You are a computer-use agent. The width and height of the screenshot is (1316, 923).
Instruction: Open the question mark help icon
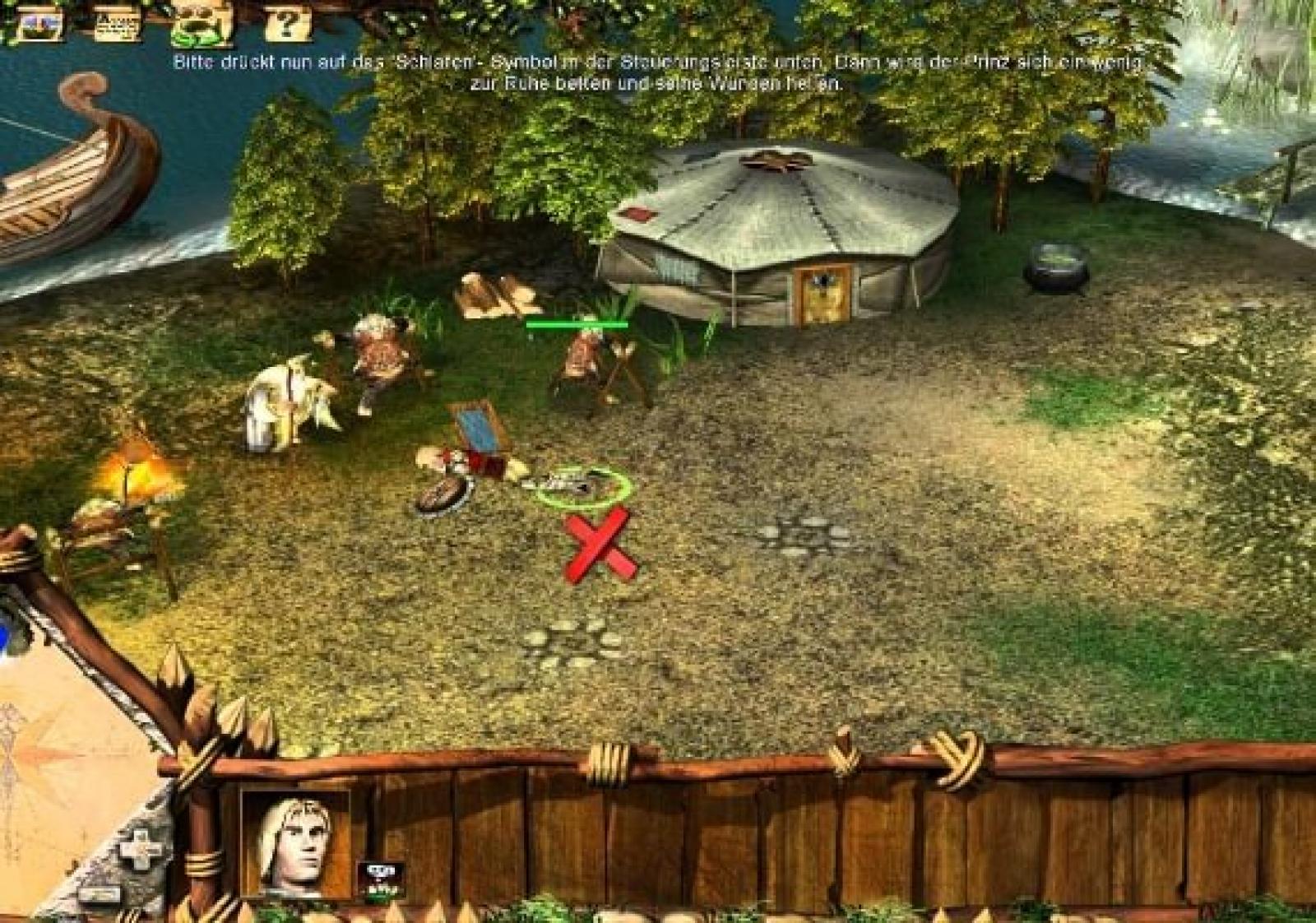(286, 23)
